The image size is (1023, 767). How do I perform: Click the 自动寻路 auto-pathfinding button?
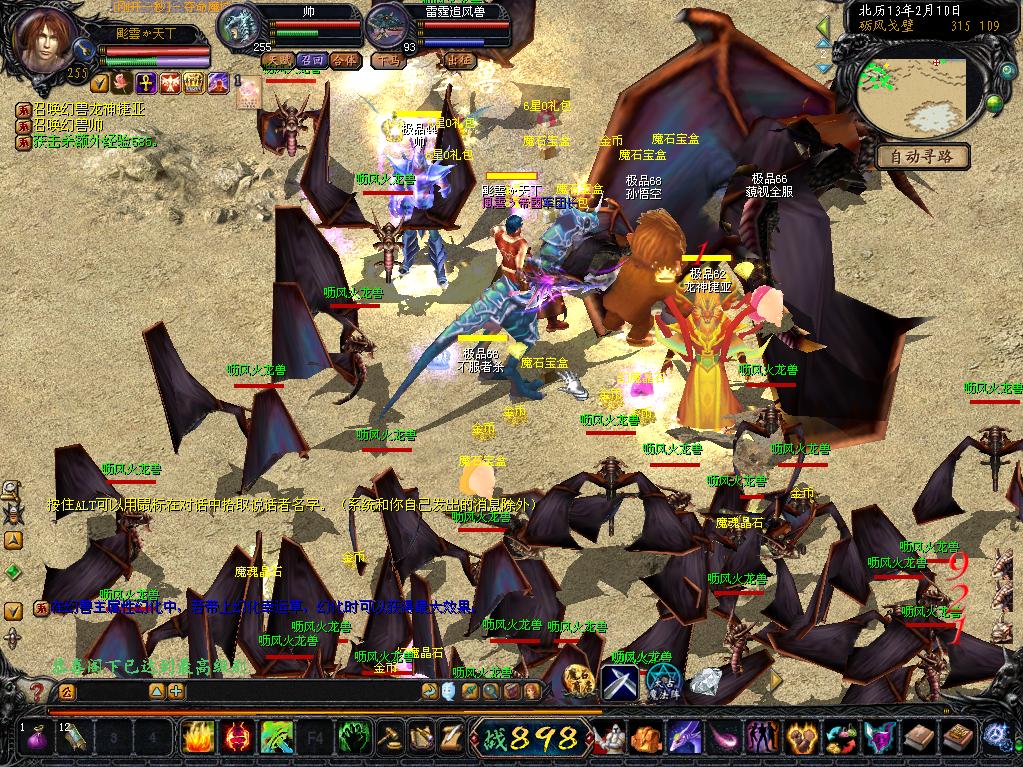[x=923, y=156]
